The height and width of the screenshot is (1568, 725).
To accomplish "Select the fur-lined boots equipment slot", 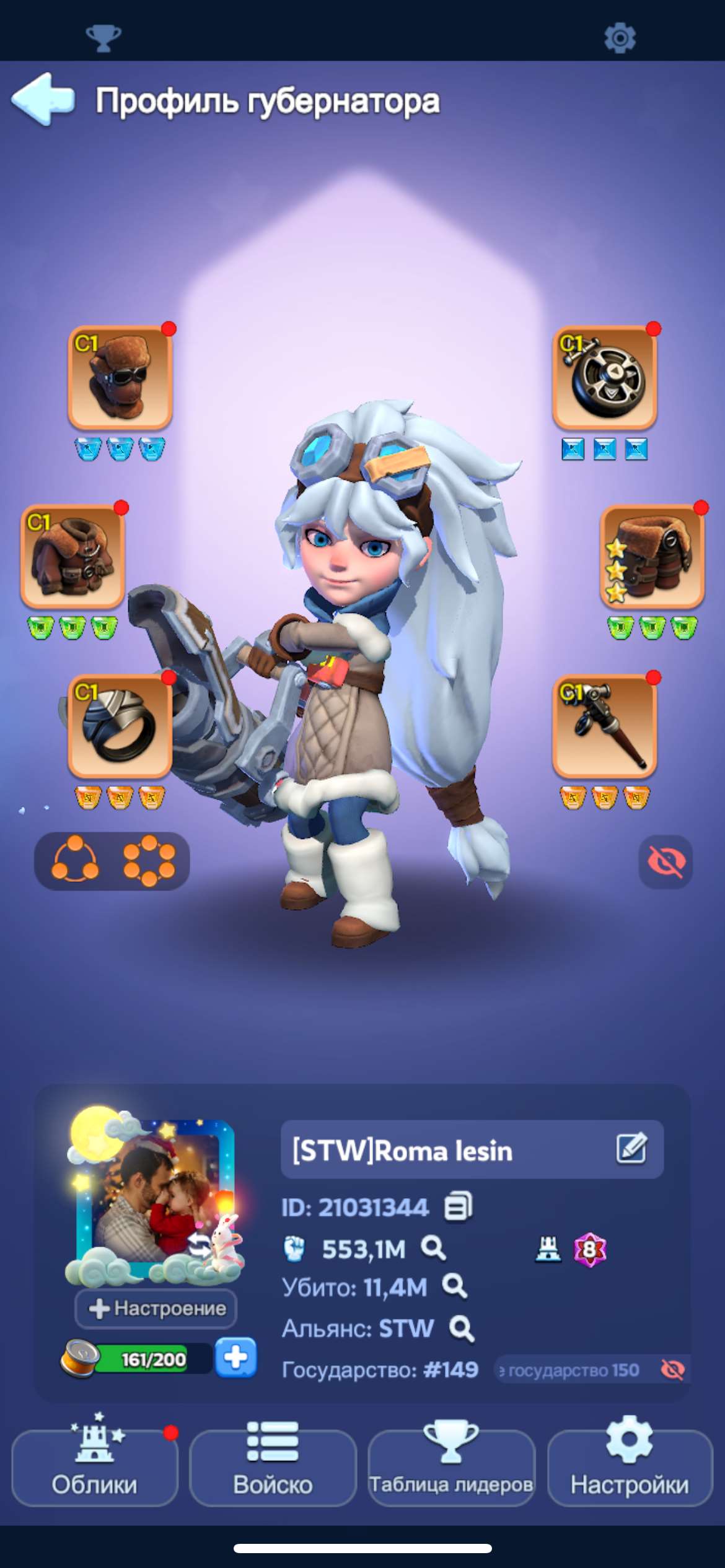I will coord(652,556).
